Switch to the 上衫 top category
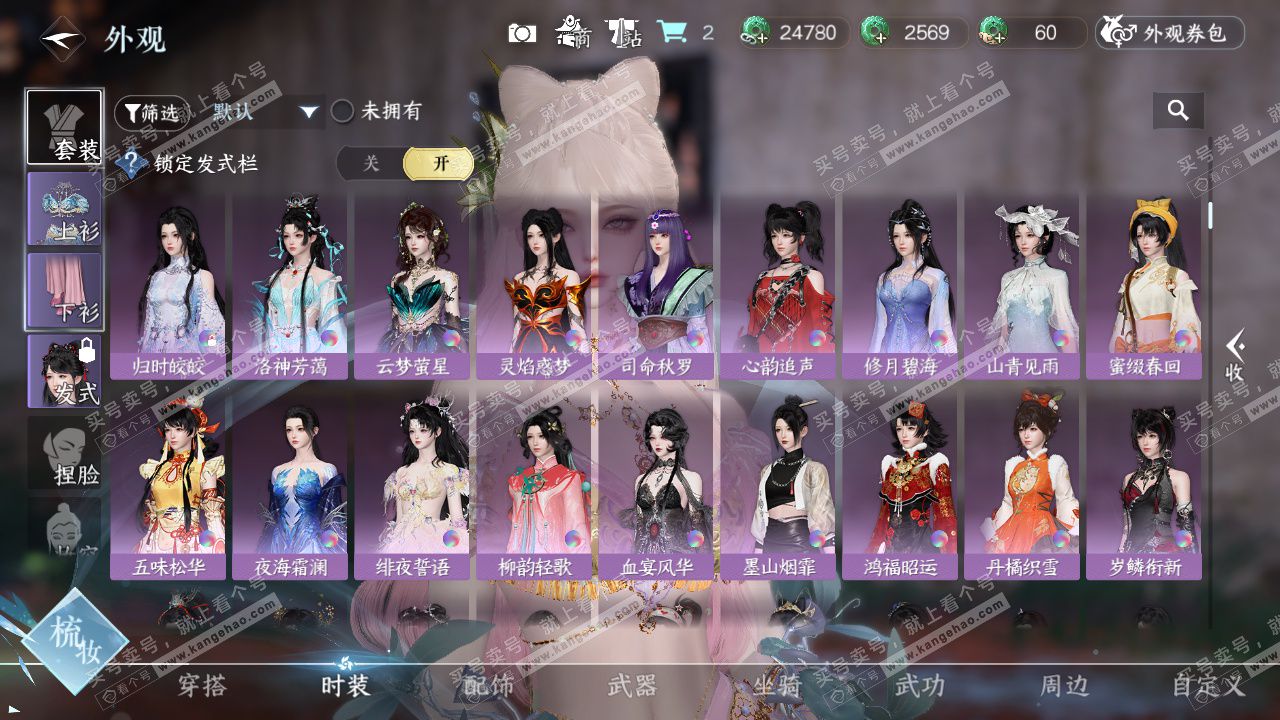Image resolution: width=1280 pixels, height=720 pixels. [x=65, y=209]
